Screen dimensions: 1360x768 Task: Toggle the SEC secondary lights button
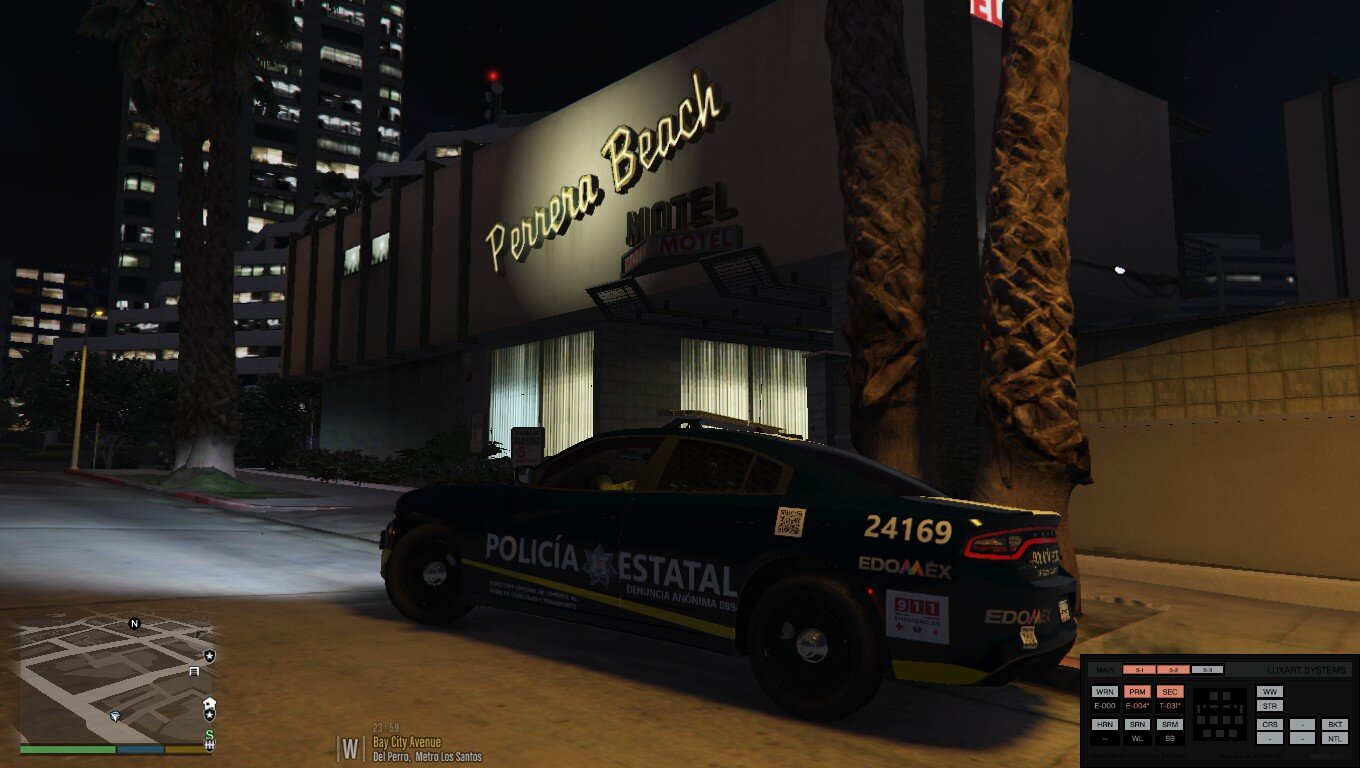[1169, 691]
